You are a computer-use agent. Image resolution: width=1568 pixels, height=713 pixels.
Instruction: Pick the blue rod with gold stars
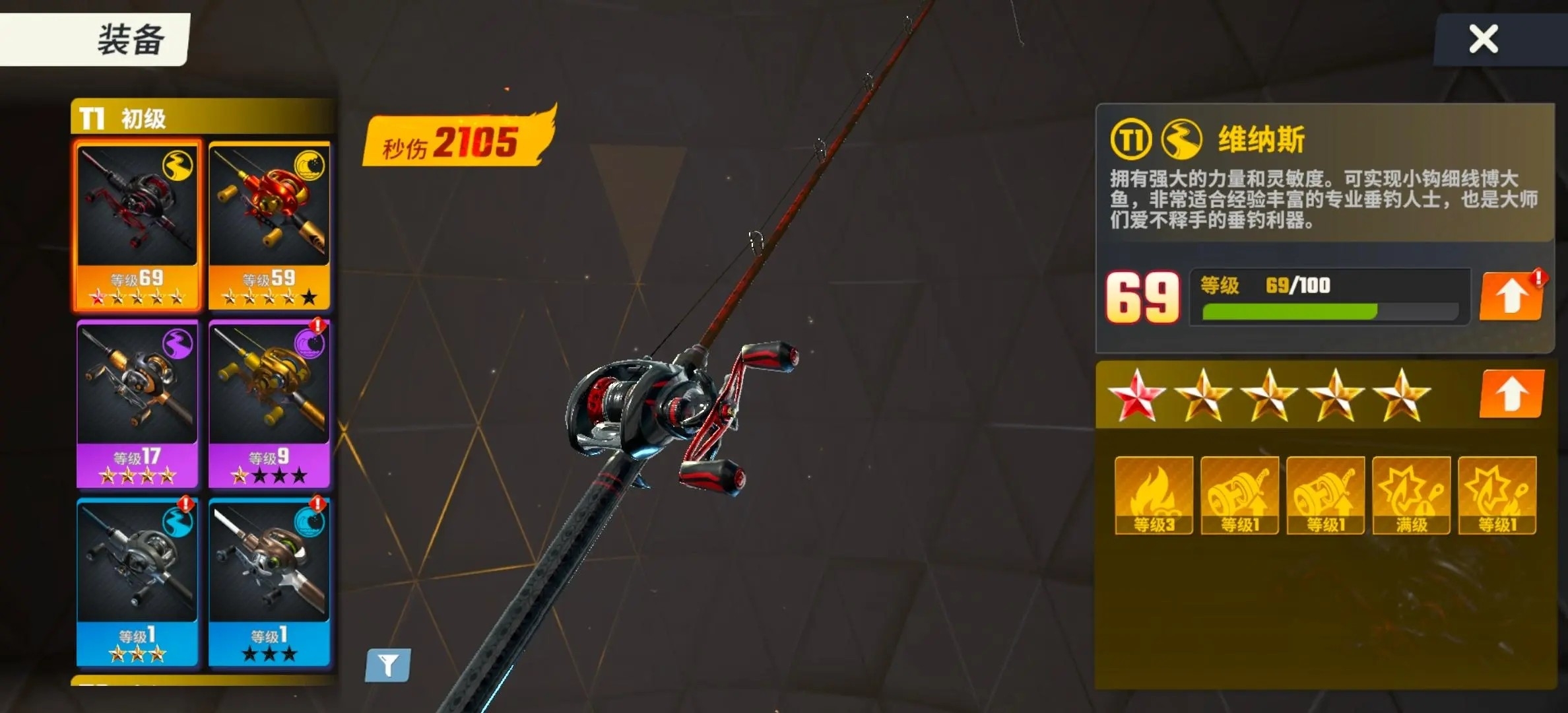[137, 581]
